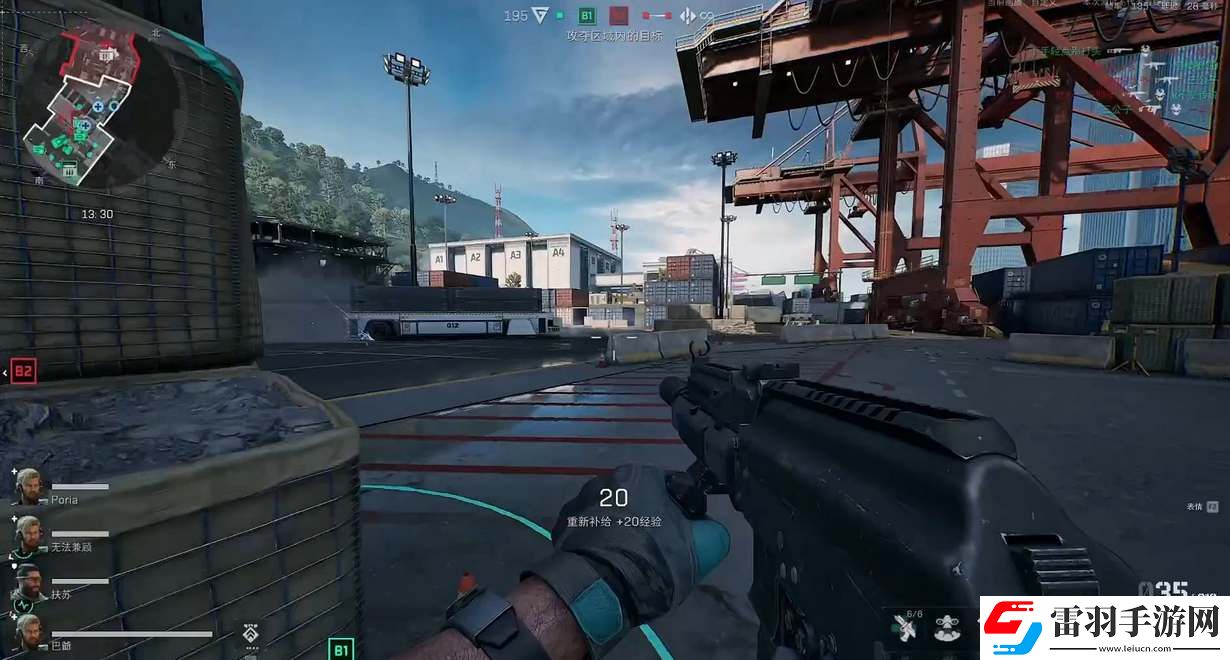This screenshot has width=1230, height=660.
Task: Select the green B1 objective at top
Action: (587, 15)
